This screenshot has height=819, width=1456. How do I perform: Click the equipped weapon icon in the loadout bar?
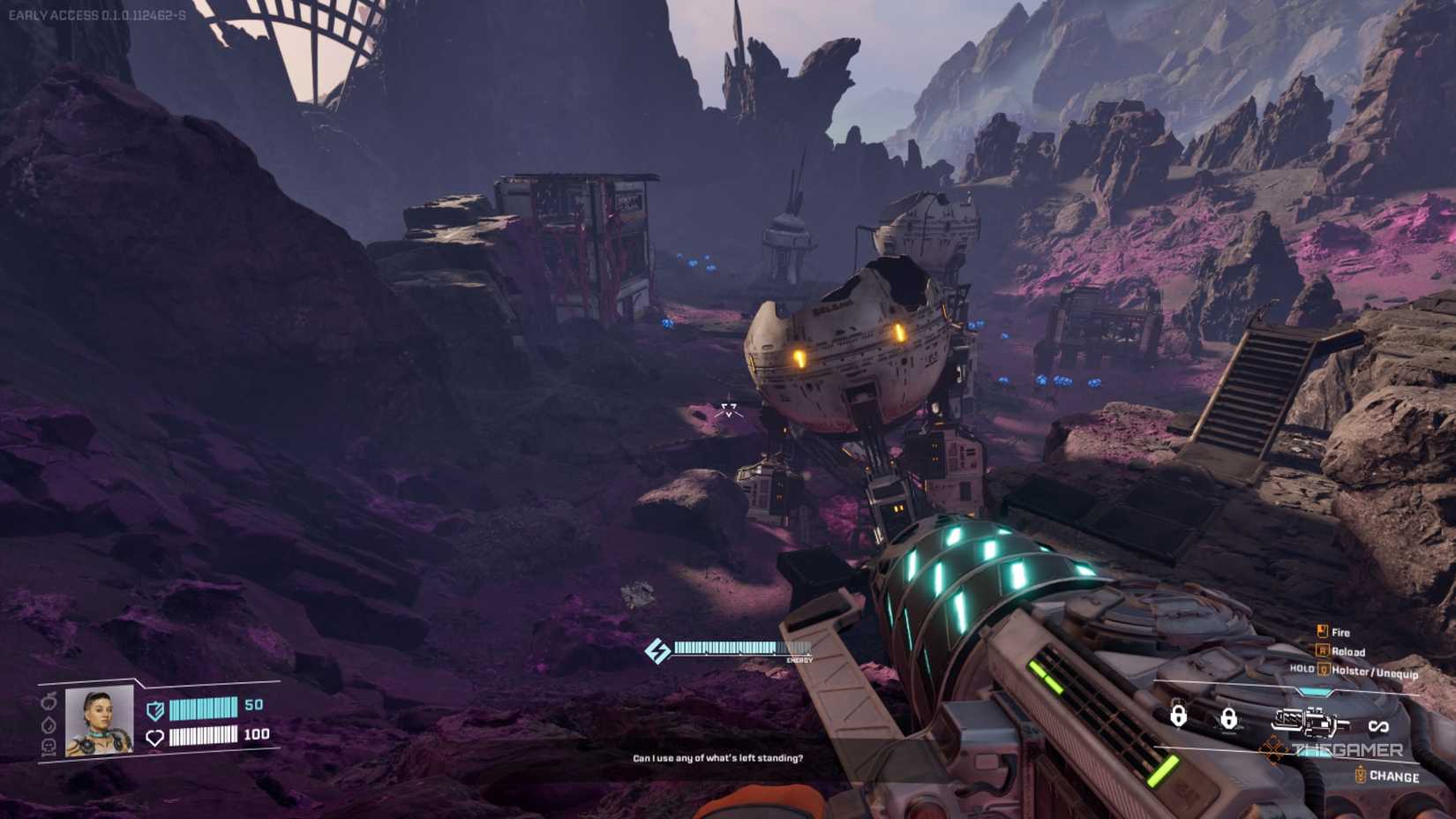coord(1310,722)
